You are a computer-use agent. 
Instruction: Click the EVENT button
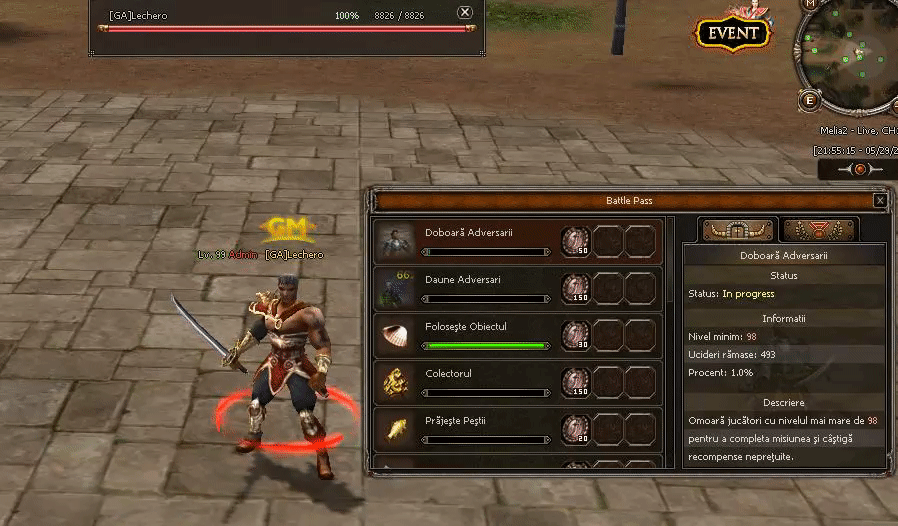(733, 33)
